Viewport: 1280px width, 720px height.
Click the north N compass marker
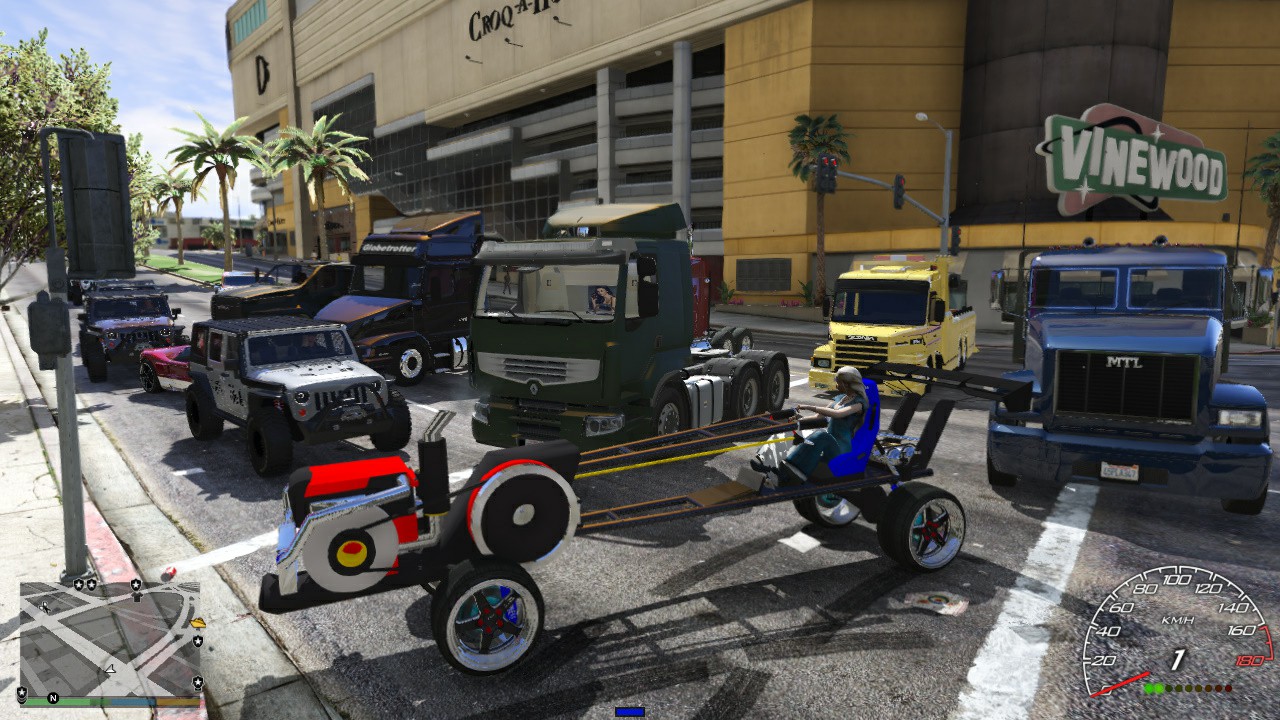(54, 698)
